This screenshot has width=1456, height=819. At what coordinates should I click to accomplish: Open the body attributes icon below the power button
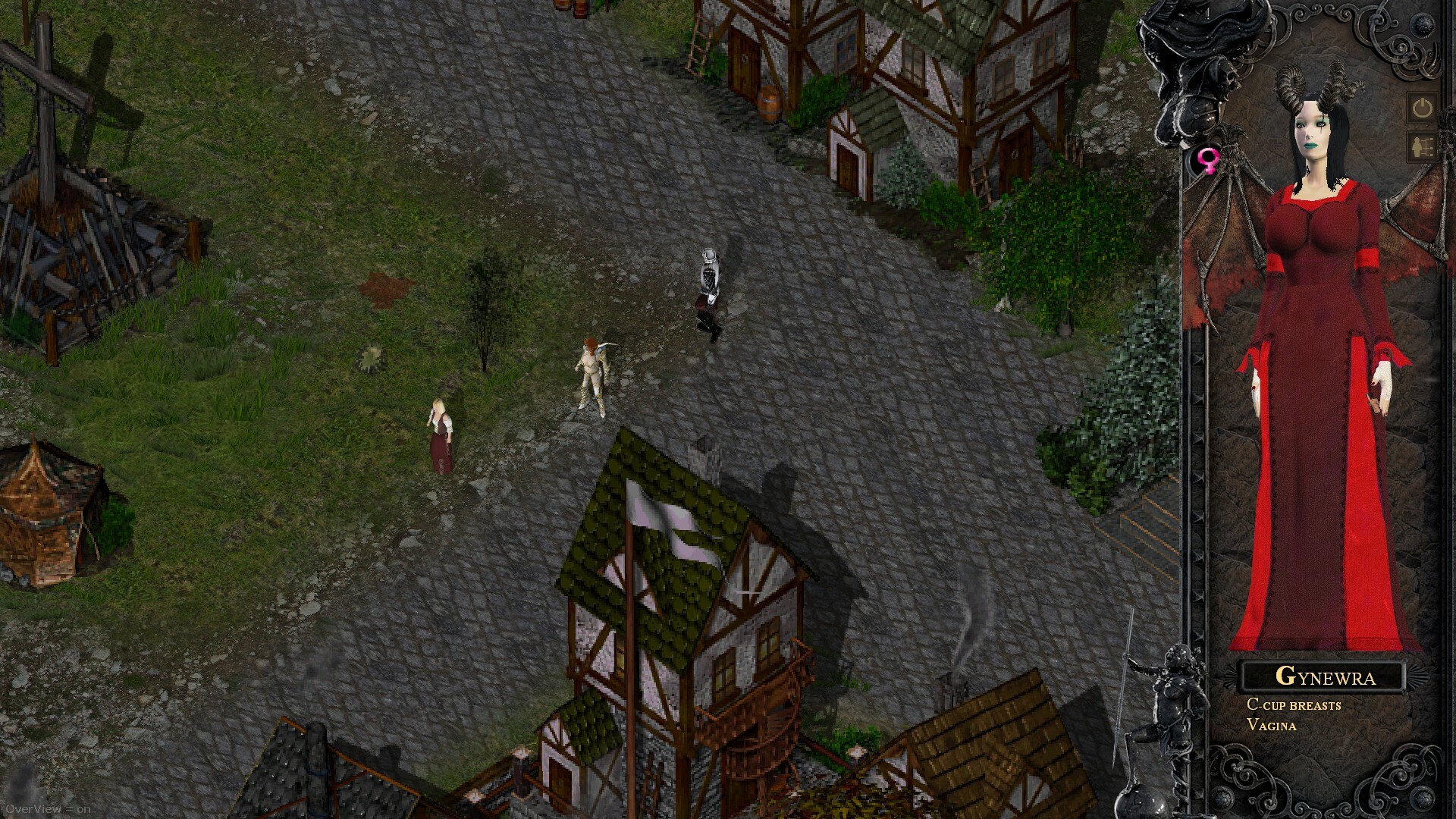coord(1421,146)
